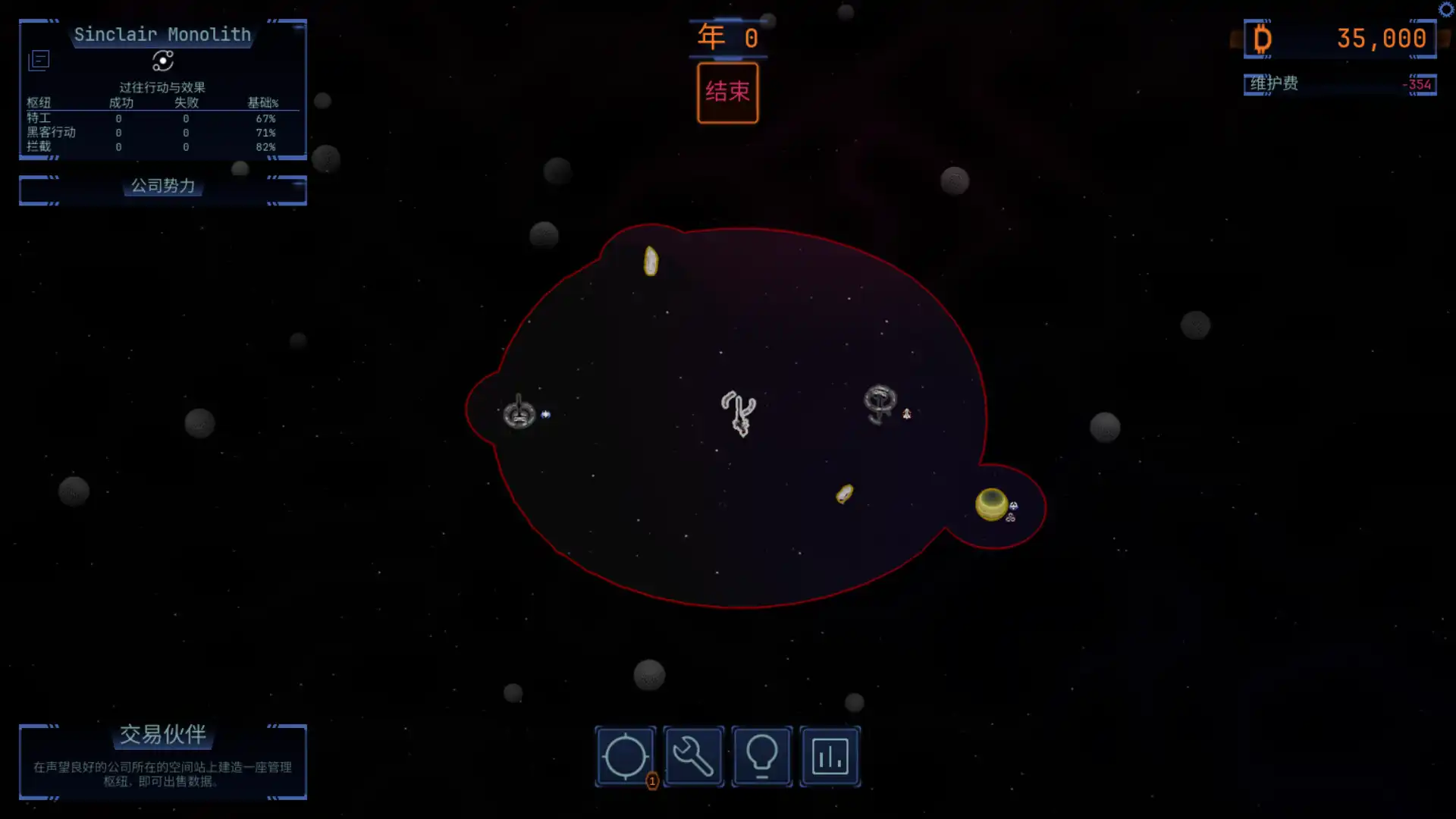The height and width of the screenshot is (819, 1456).
Task: Click the -354 维护费 maintenance value
Action: pos(1417,84)
